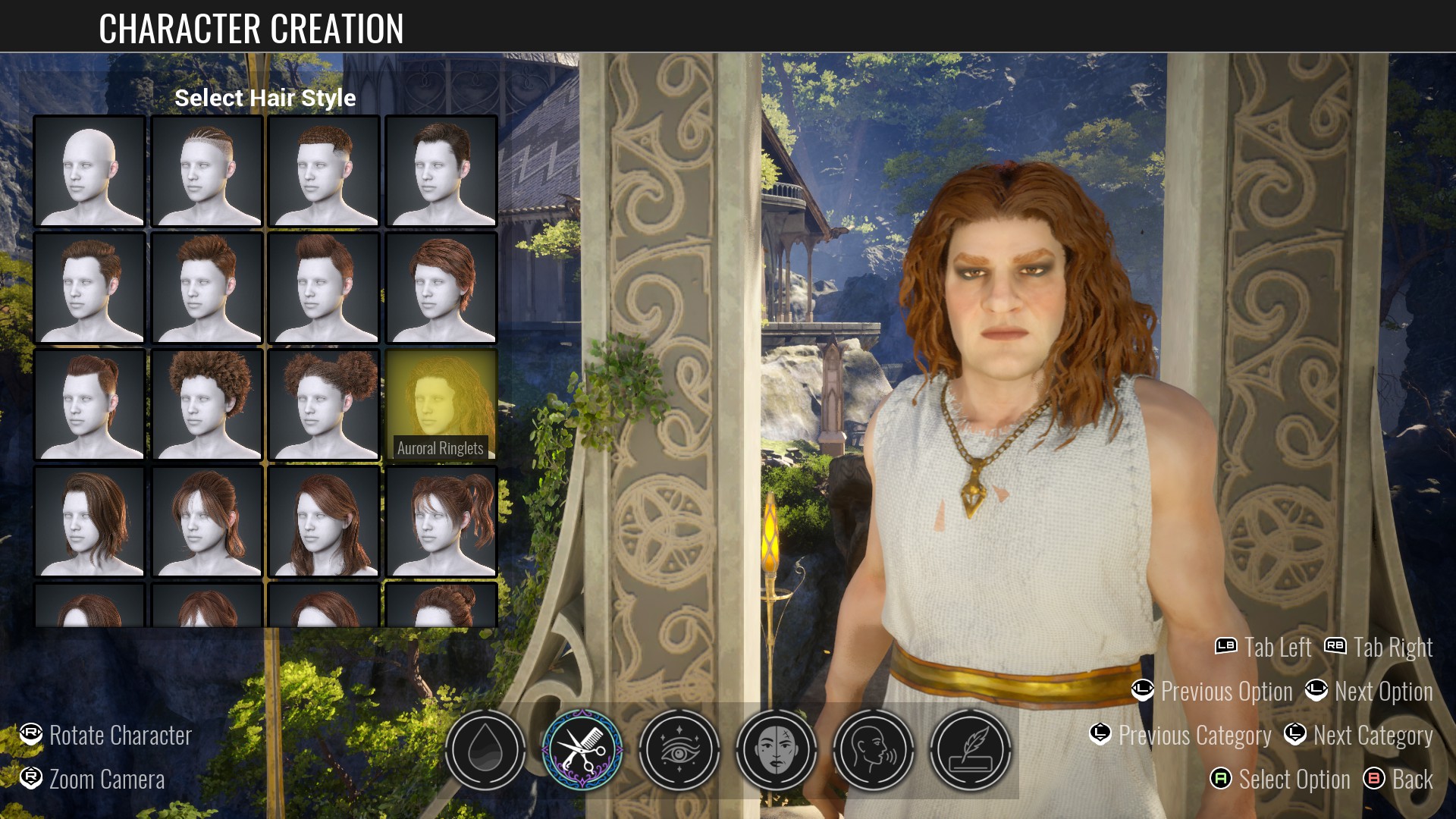Choose the cornrow braids hair style

point(207,171)
